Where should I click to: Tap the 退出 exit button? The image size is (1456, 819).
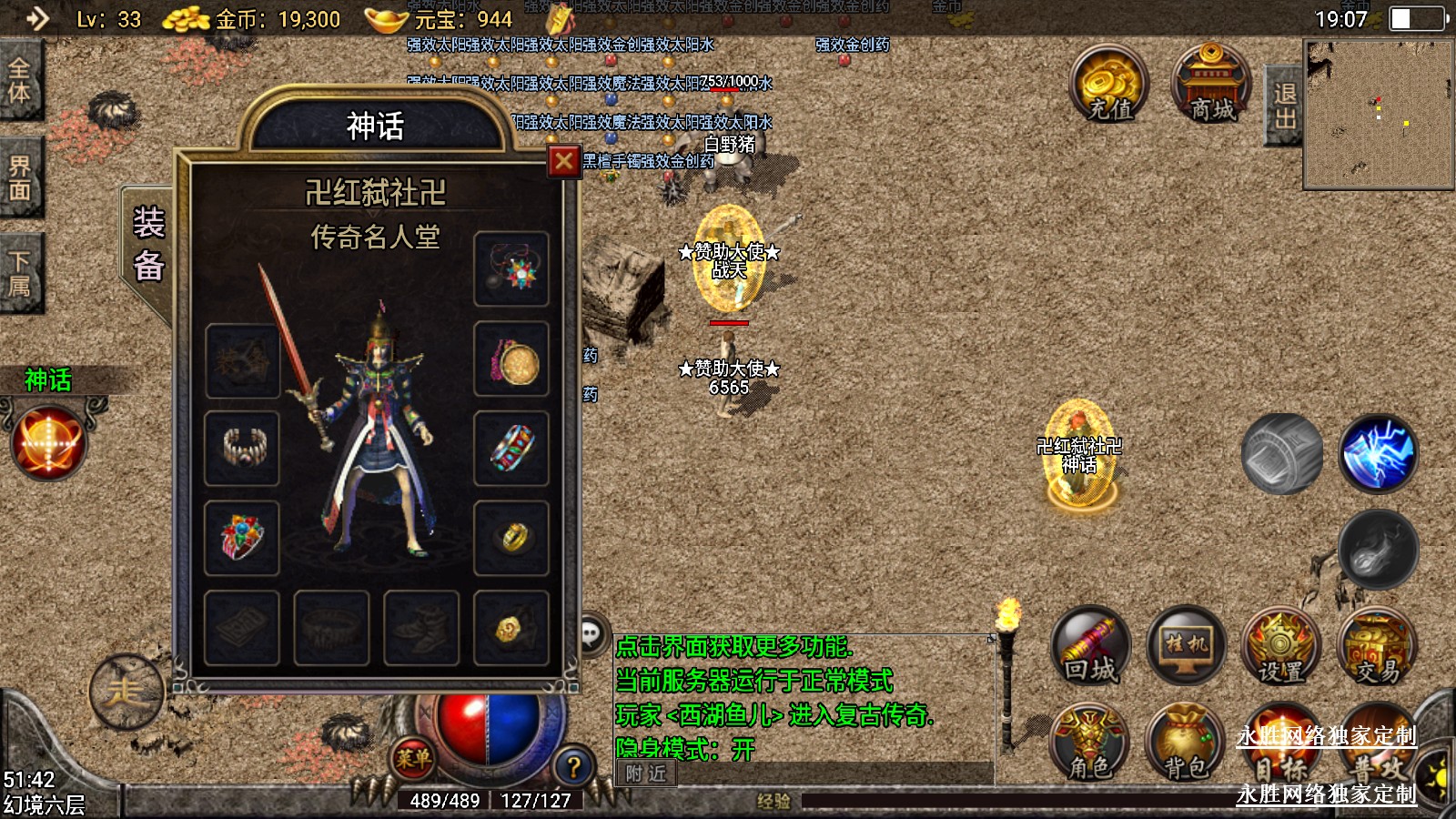click(1284, 106)
